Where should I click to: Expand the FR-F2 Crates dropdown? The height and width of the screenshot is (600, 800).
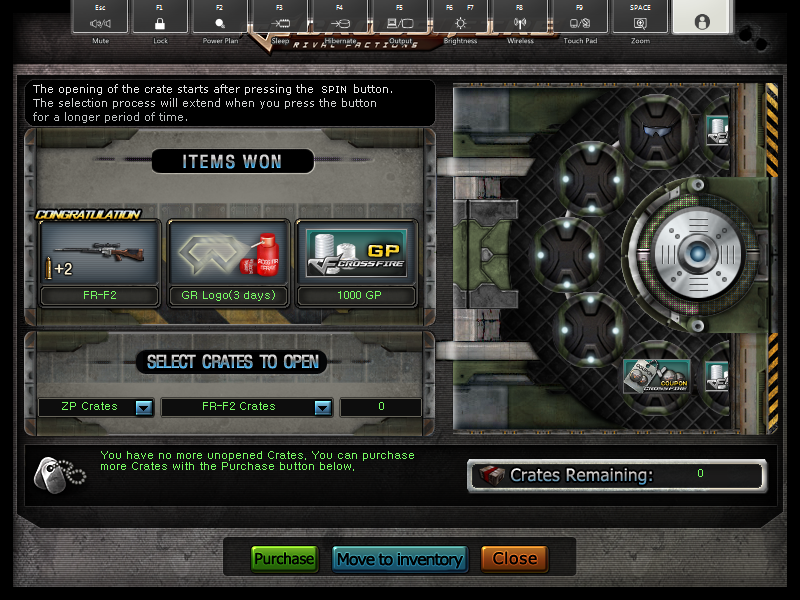322,407
